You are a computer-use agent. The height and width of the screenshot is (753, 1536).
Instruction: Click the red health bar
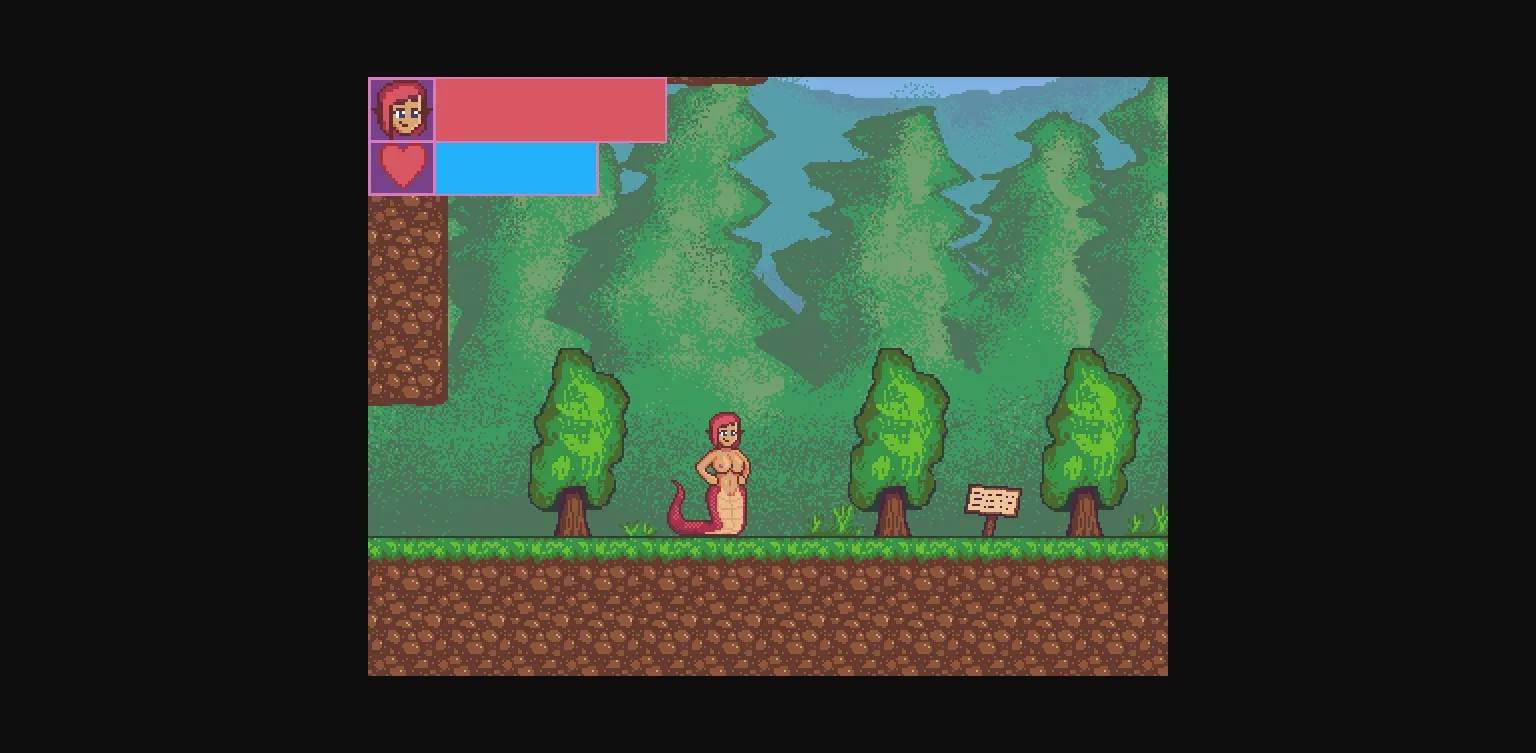click(x=550, y=110)
